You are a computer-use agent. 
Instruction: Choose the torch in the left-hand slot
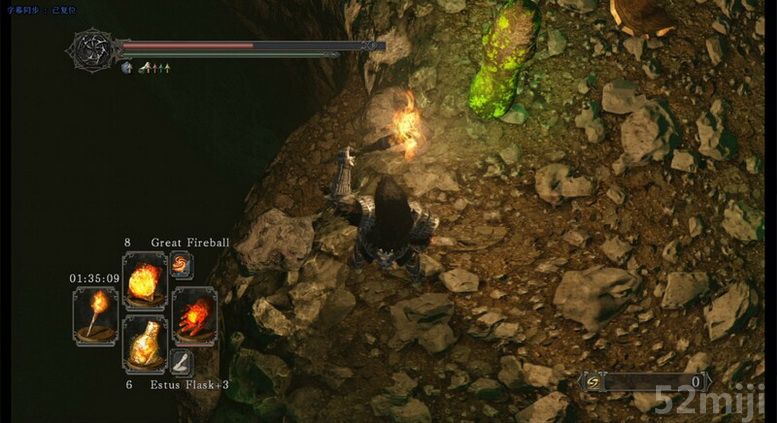point(97,316)
